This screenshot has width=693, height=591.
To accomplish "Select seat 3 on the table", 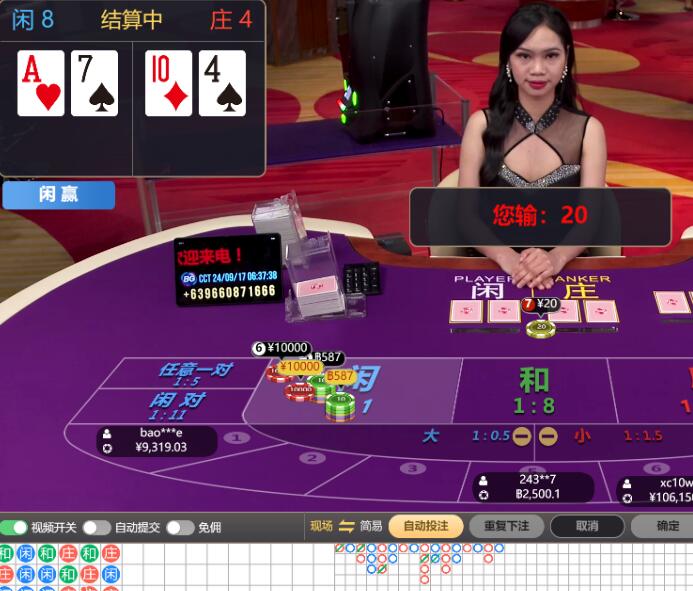I will [x=412, y=468].
